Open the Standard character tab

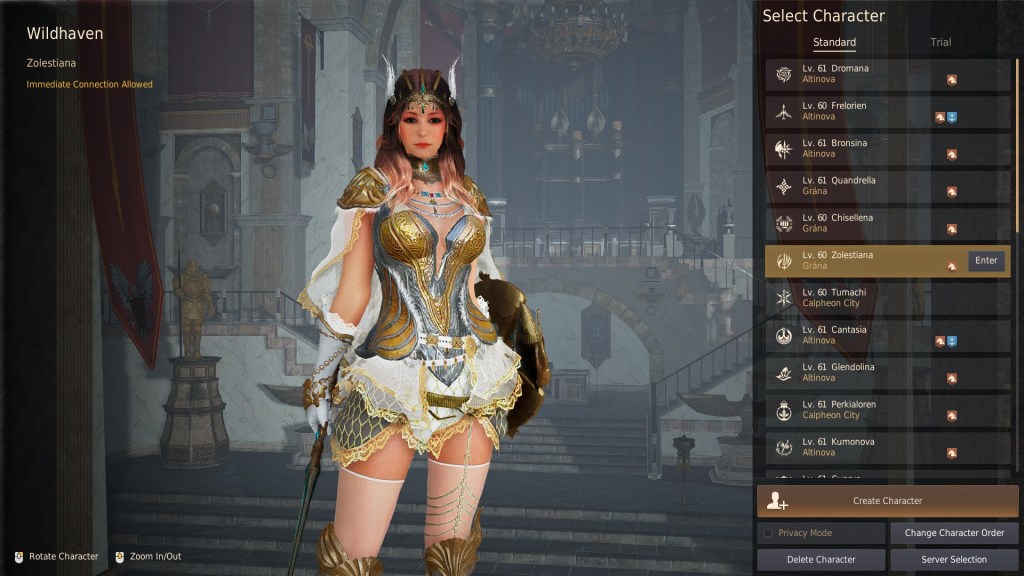pyautogui.click(x=834, y=42)
